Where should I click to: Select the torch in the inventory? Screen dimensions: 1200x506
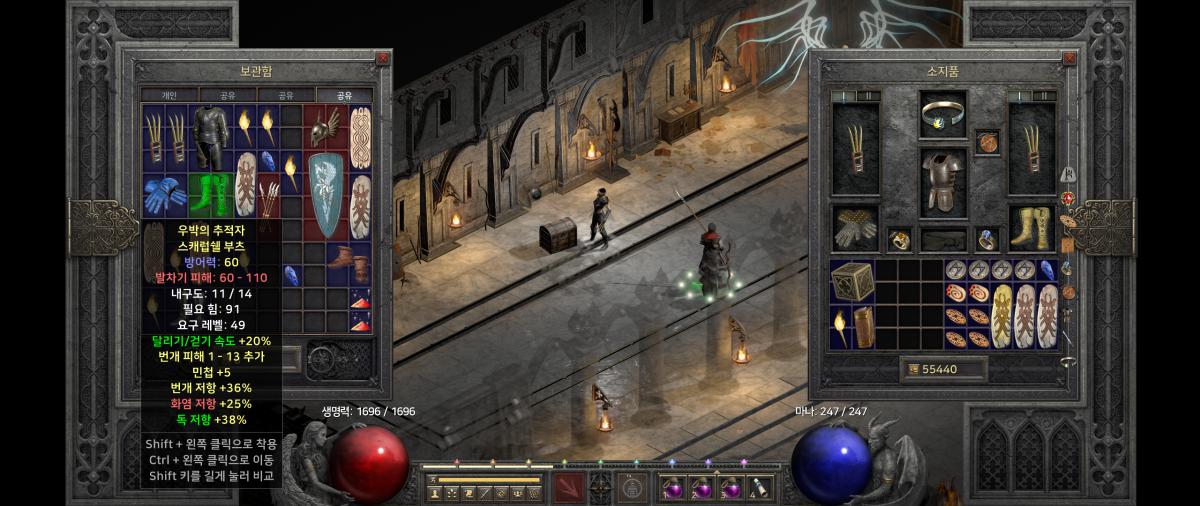[x=841, y=328]
